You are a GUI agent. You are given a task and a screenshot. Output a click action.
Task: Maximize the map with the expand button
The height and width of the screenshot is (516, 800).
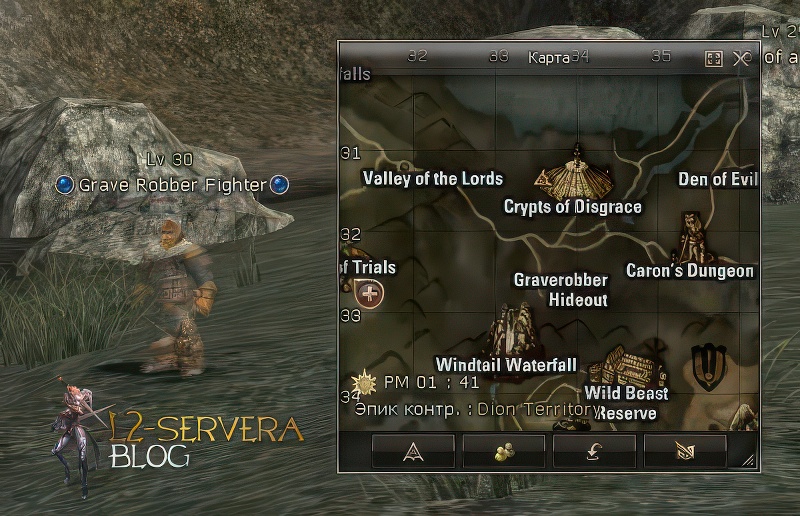(714, 58)
